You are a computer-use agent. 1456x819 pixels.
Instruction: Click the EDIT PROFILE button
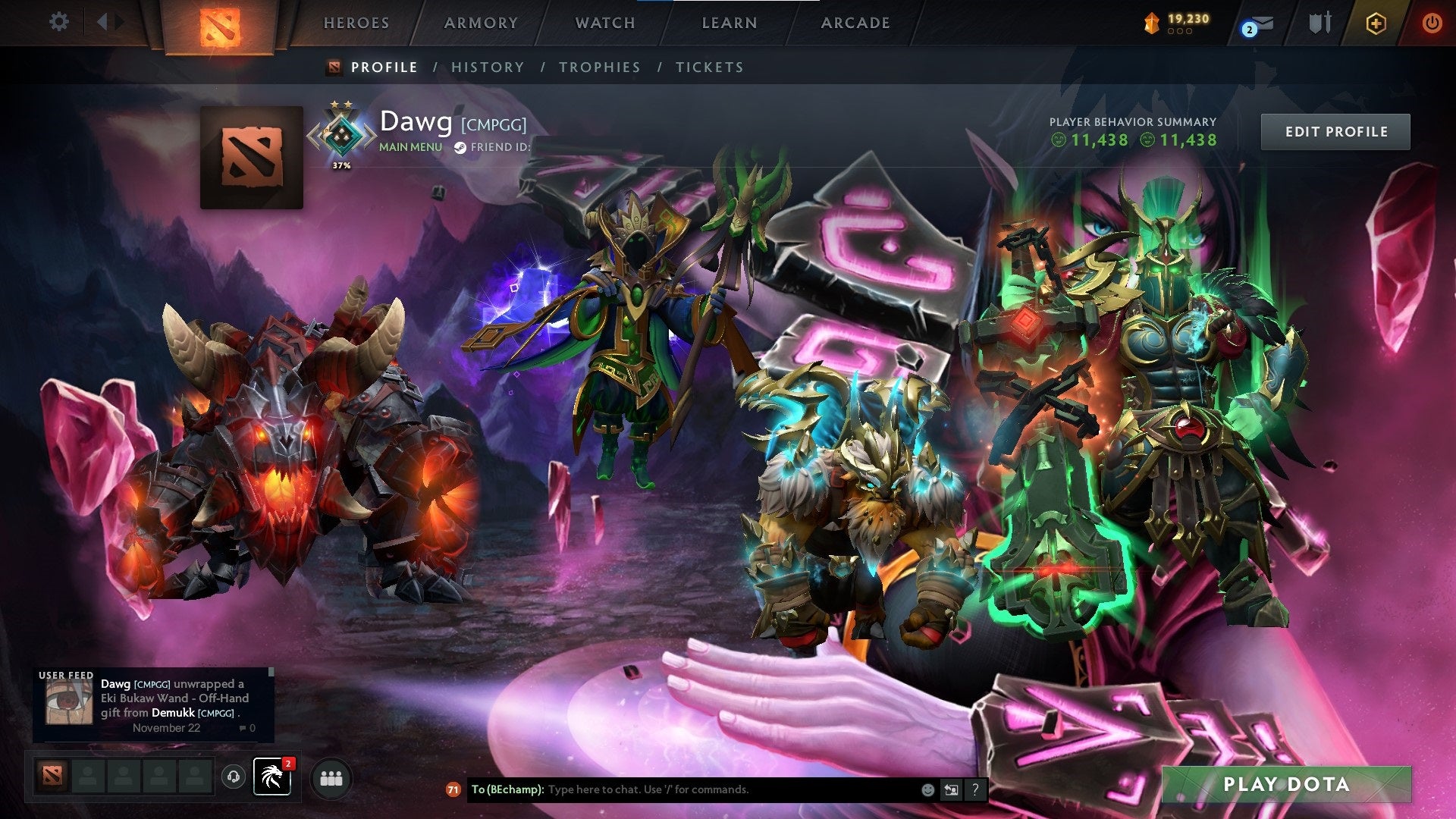click(1335, 130)
